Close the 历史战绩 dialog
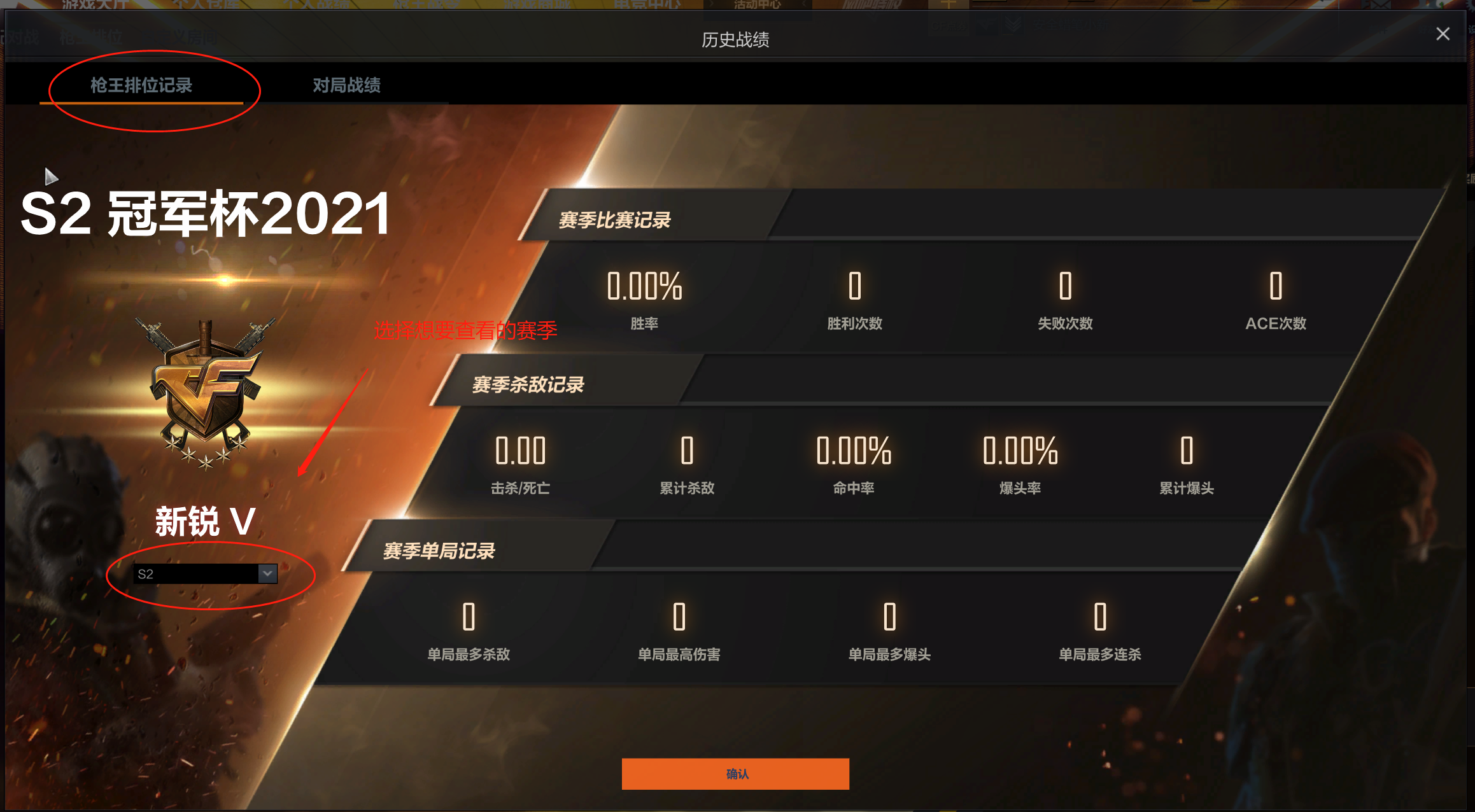The width and height of the screenshot is (1475, 812). [x=1442, y=34]
